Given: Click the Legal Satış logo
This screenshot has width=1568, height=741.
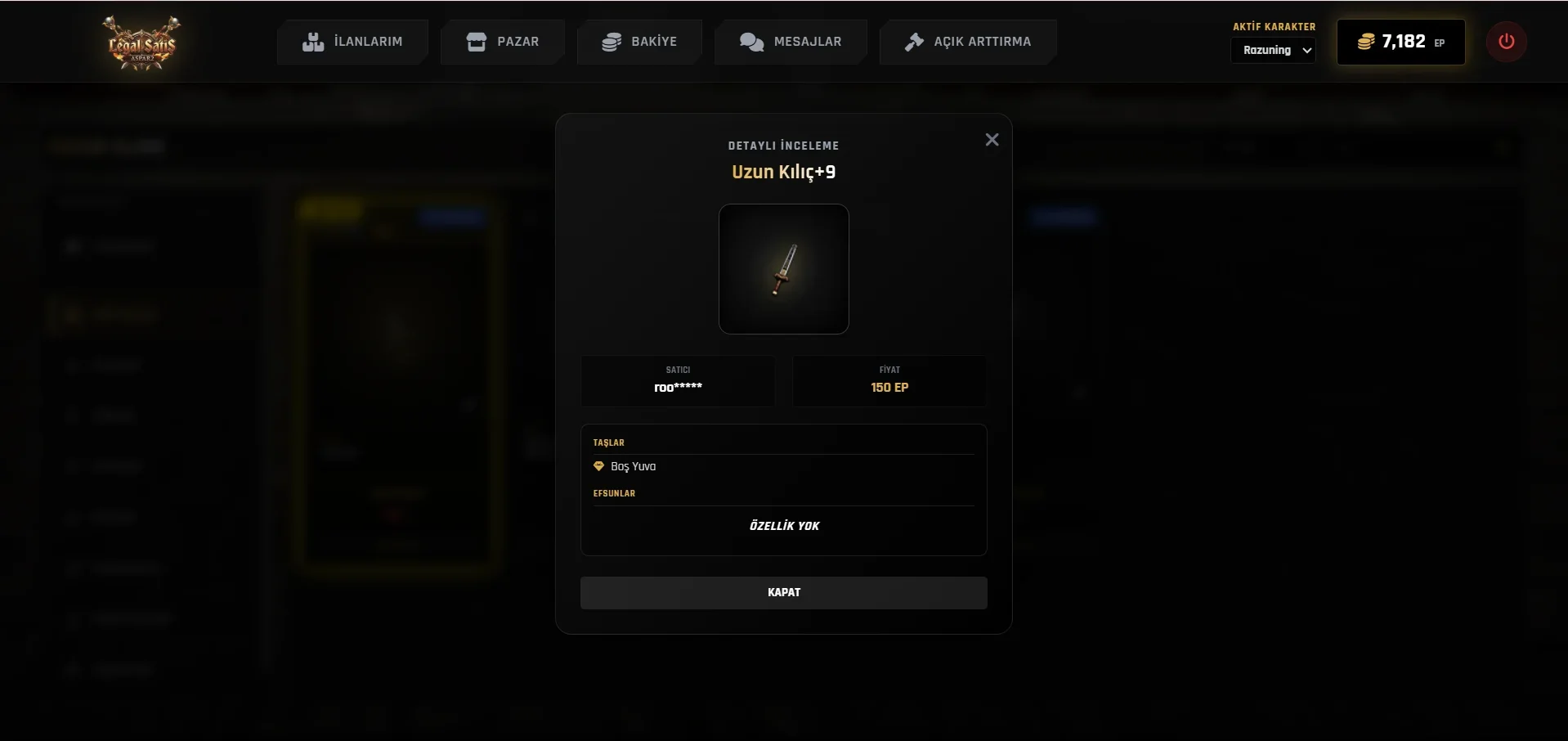Looking at the screenshot, I should tap(142, 43).
